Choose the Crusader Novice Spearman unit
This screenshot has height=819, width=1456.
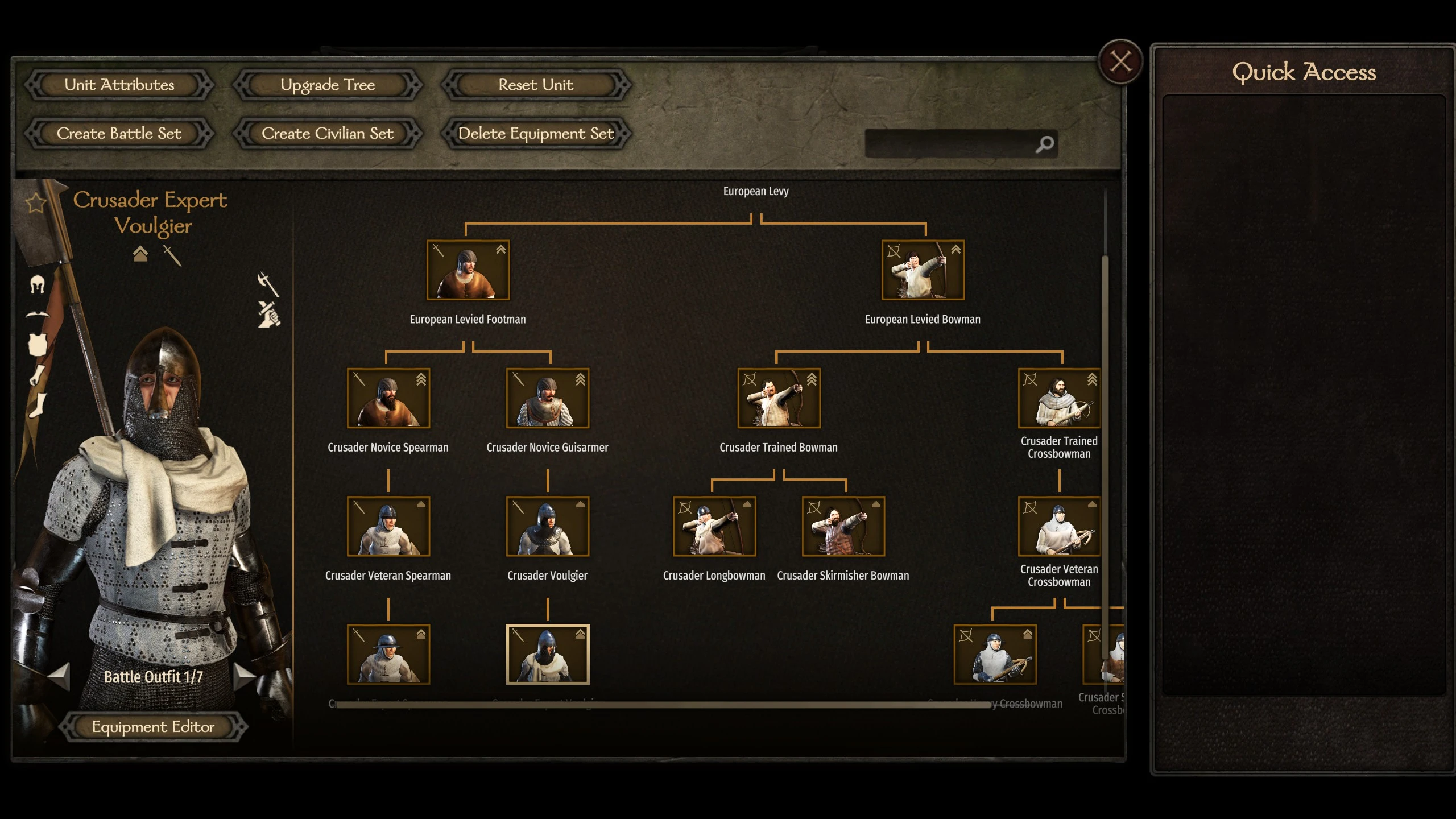point(388,398)
